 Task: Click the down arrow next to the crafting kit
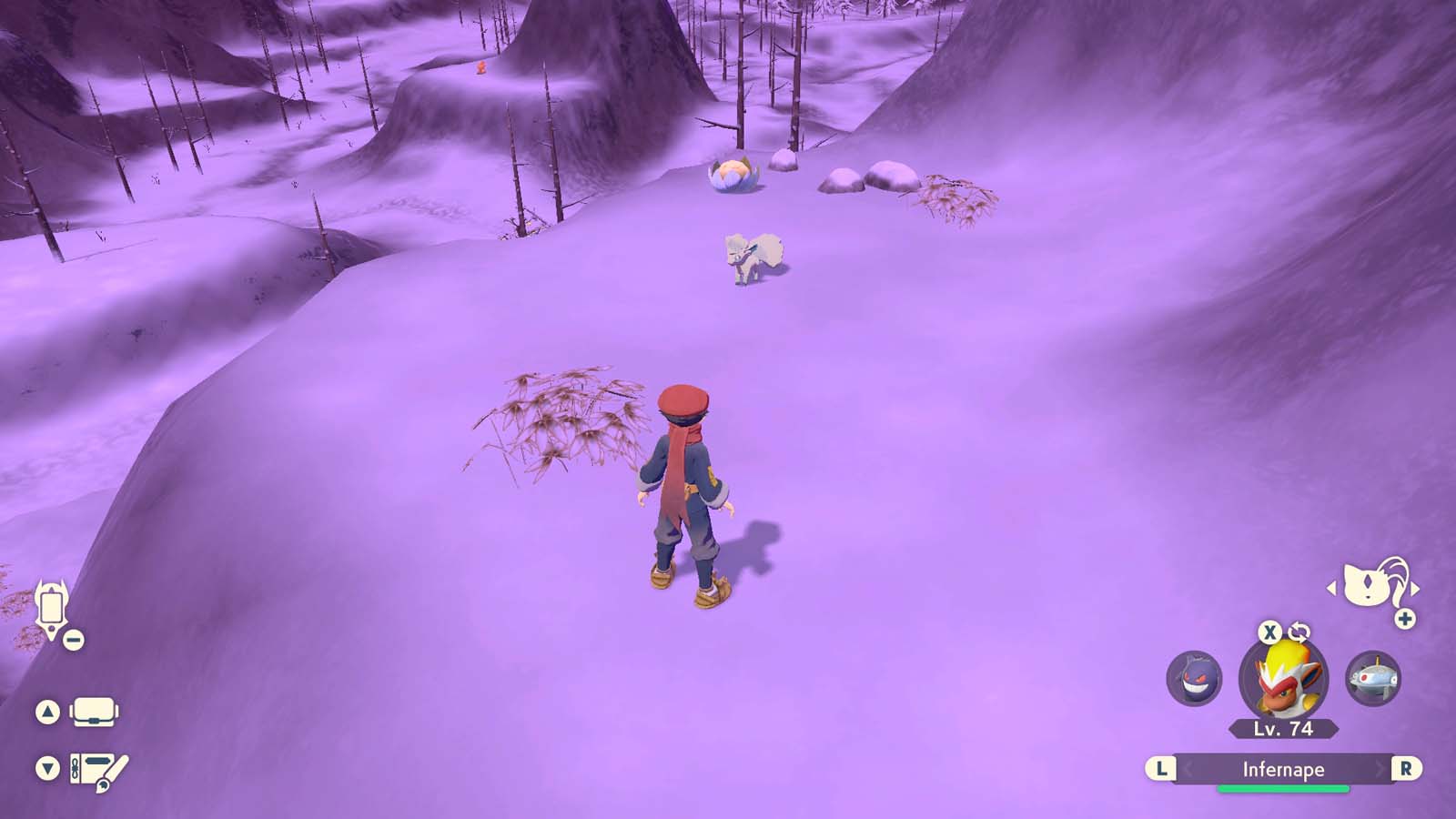point(47,765)
